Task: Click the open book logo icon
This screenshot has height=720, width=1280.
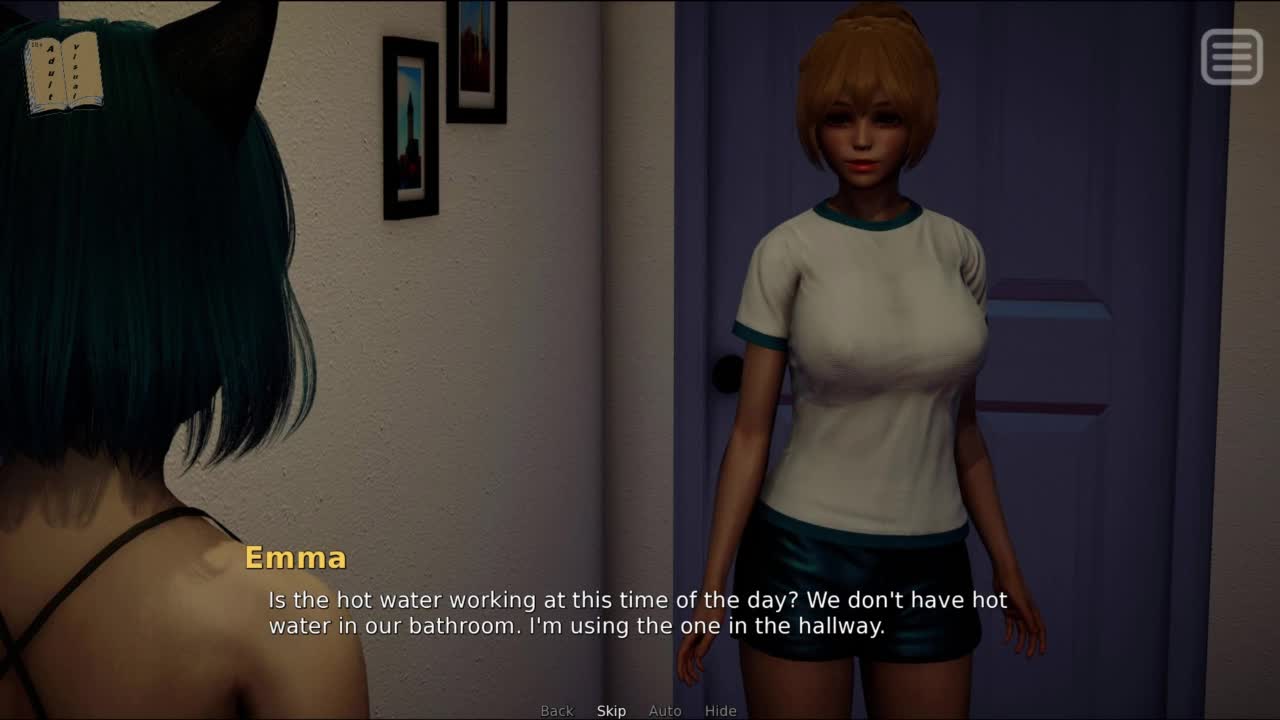Action: (x=64, y=73)
